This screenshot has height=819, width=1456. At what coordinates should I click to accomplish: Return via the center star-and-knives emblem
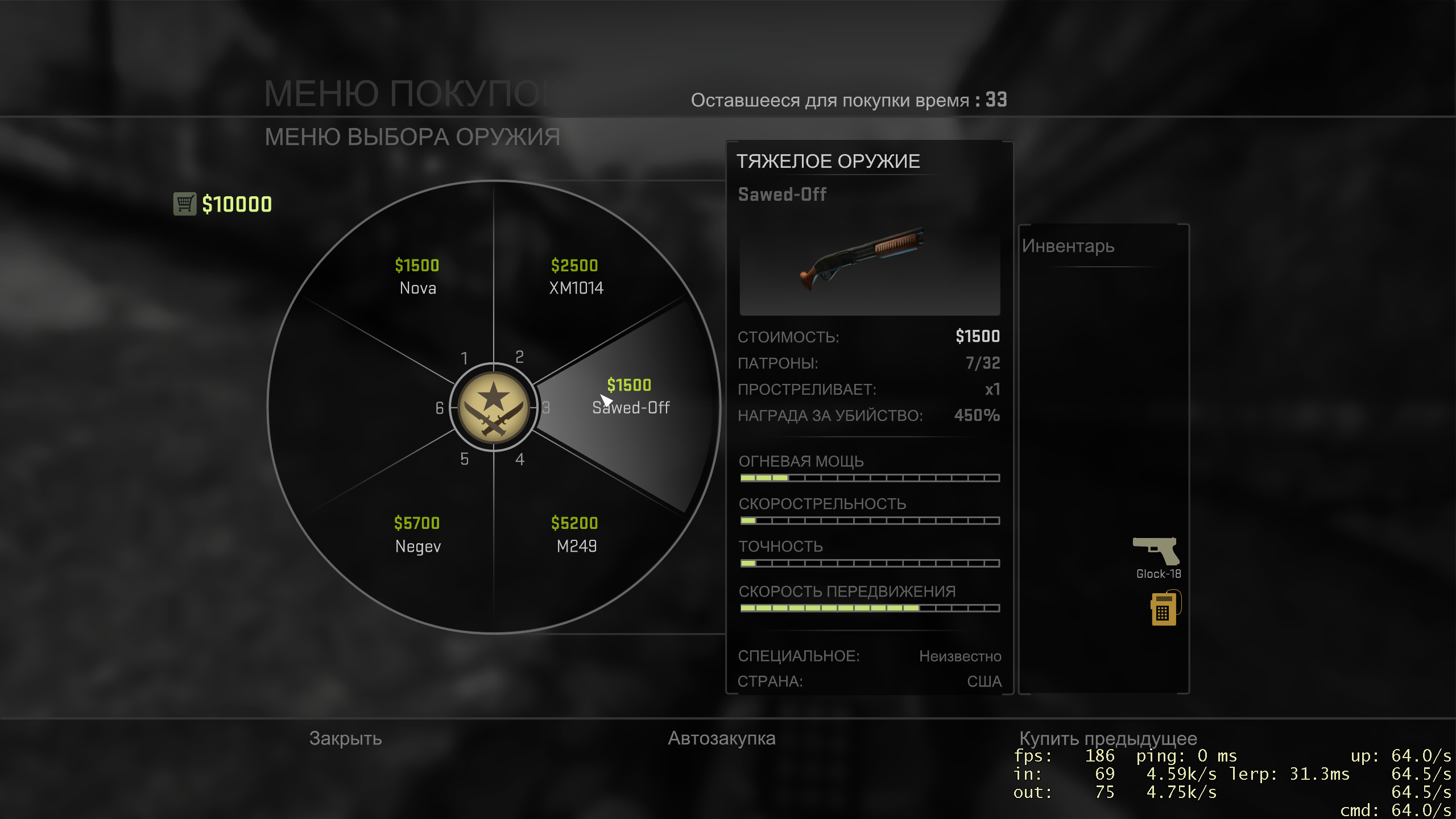pyautogui.click(x=494, y=407)
